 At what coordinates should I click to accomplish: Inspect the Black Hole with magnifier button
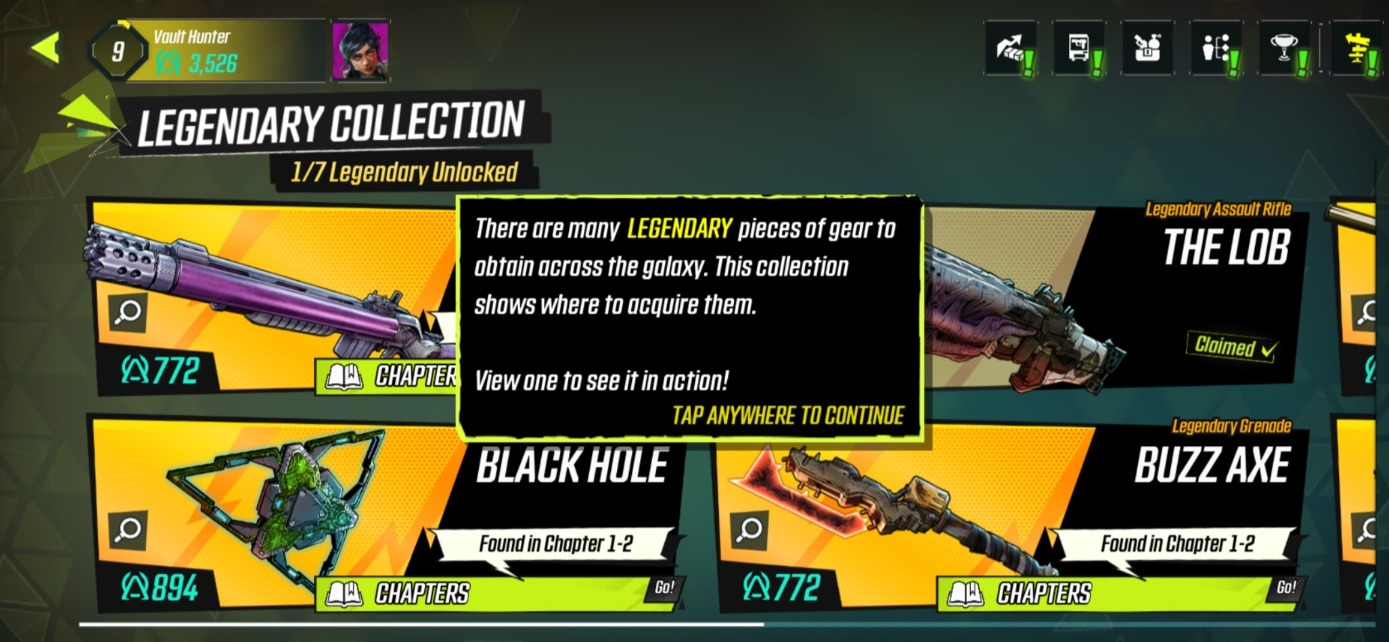(x=127, y=530)
